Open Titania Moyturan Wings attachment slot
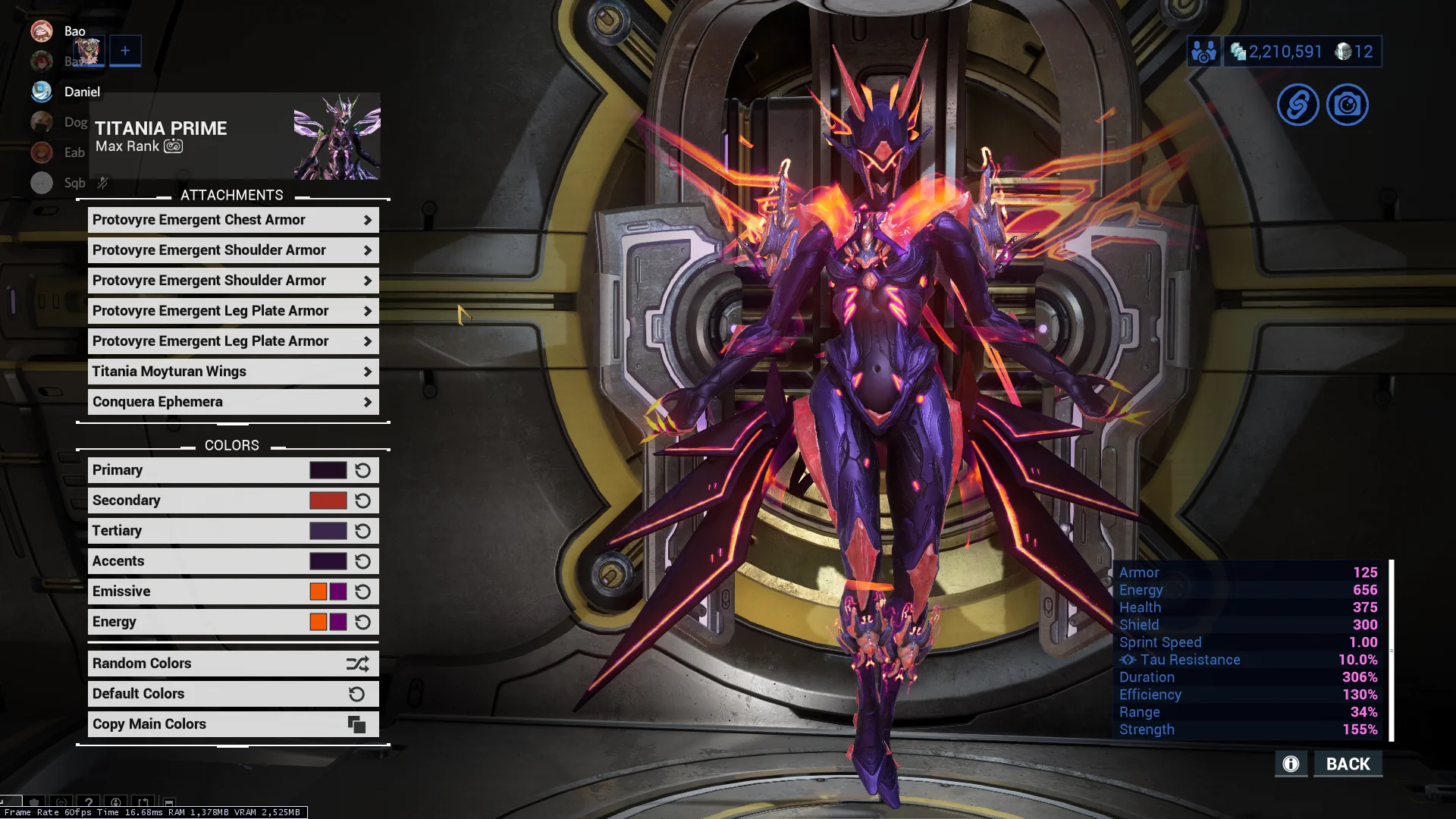The image size is (1456, 819). coord(233,372)
